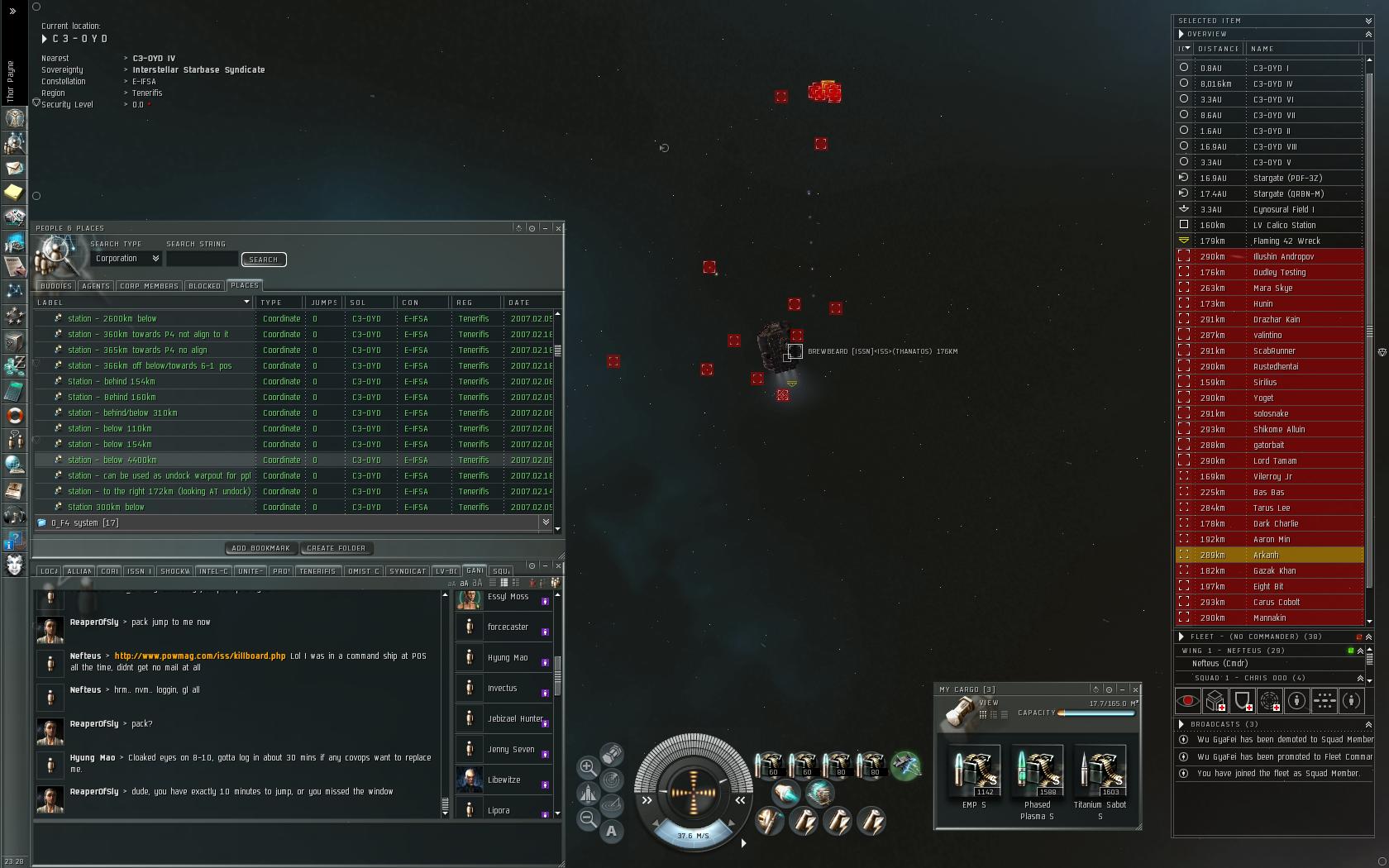The image size is (1389, 868).
Task: Switch to the Buddies tab
Action: pos(56,286)
